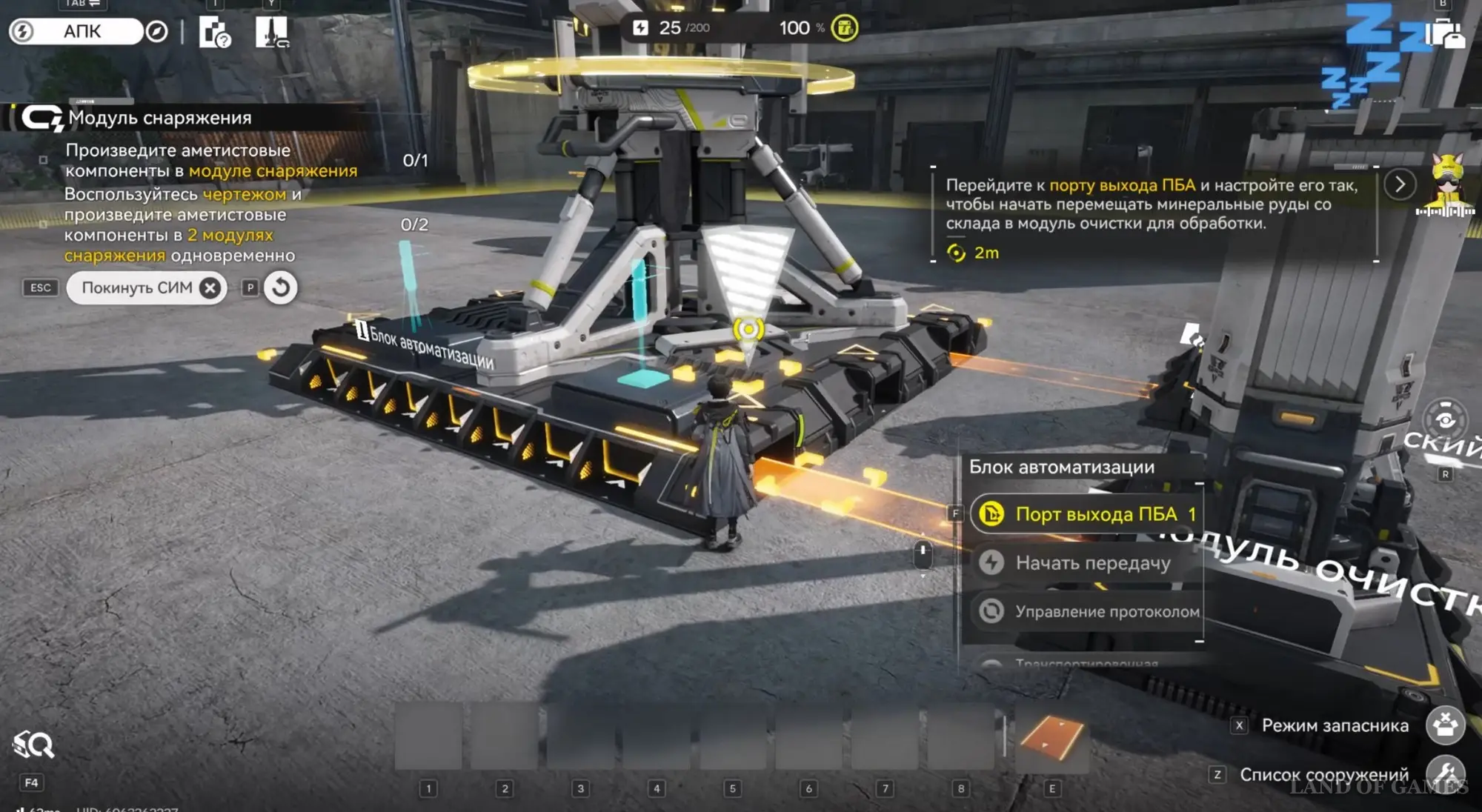Click the magnifier search icon bottom-left
Screen dimensions: 1482x812
point(33,745)
